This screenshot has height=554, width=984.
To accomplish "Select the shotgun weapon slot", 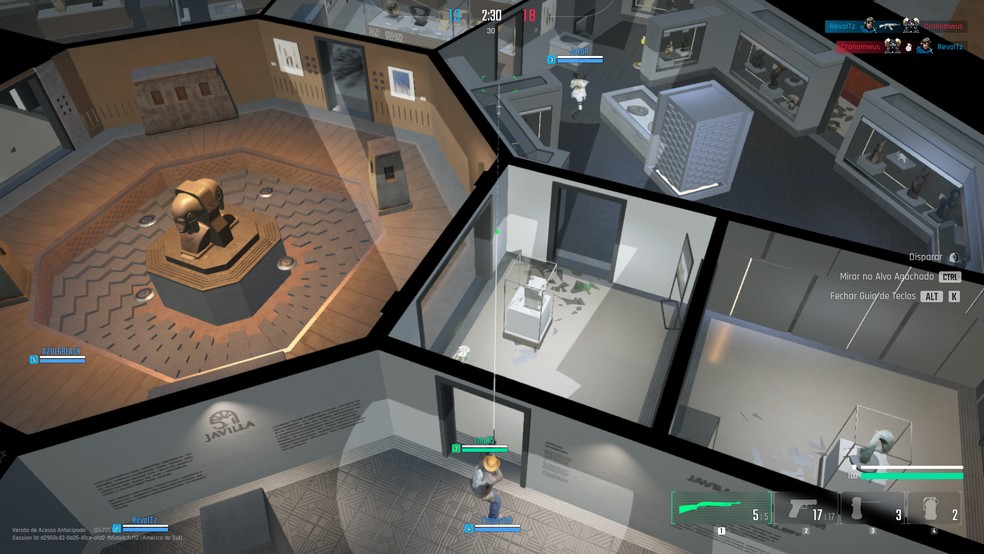I will click(721, 509).
